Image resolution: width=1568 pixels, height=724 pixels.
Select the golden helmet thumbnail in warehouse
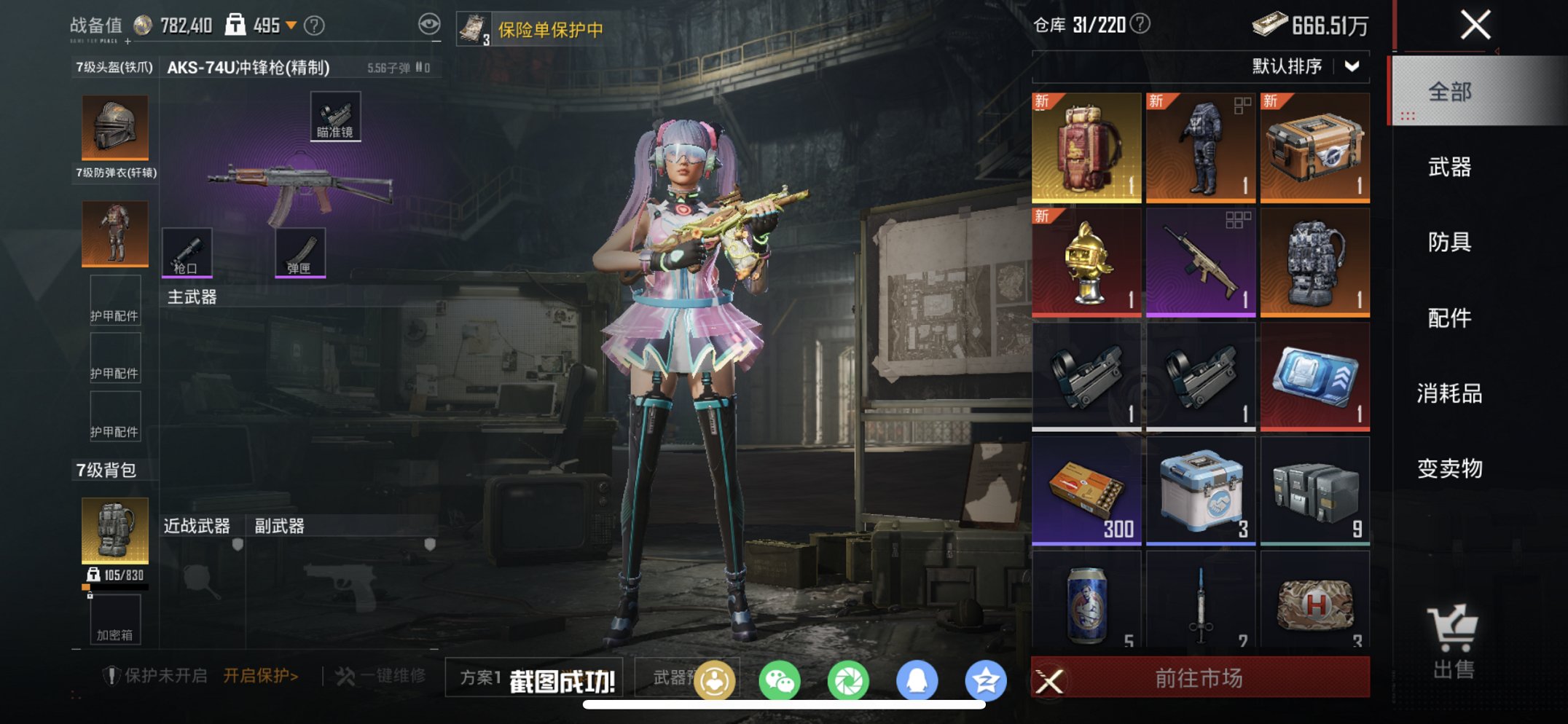coord(1086,261)
